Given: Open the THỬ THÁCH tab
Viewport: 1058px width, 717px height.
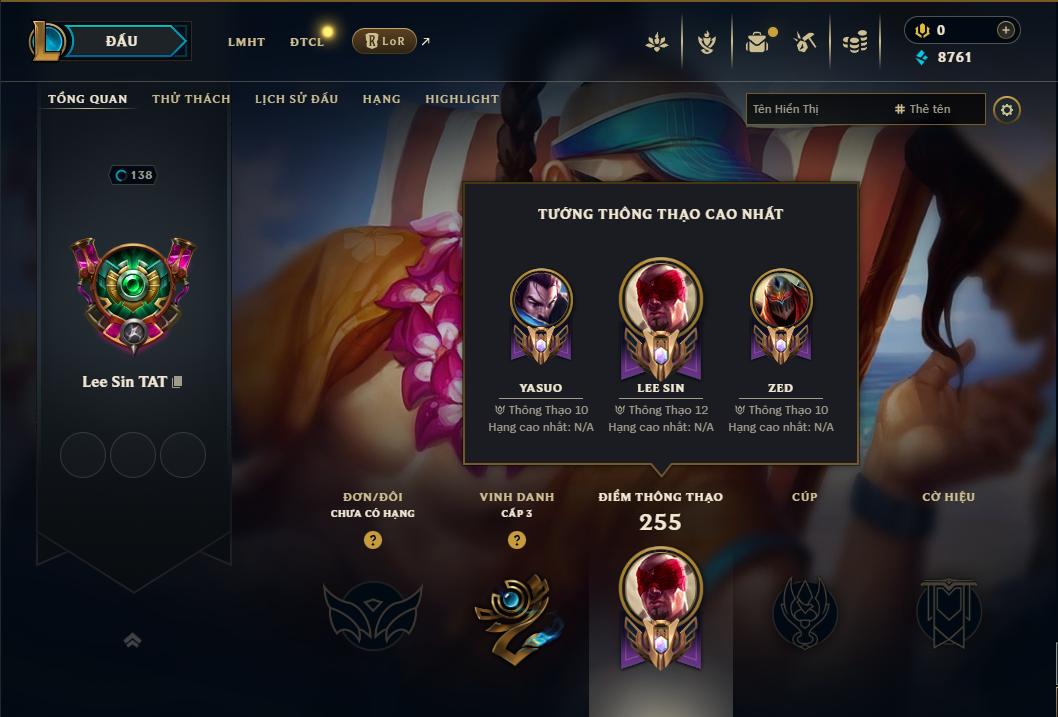Looking at the screenshot, I should (x=191, y=99).
